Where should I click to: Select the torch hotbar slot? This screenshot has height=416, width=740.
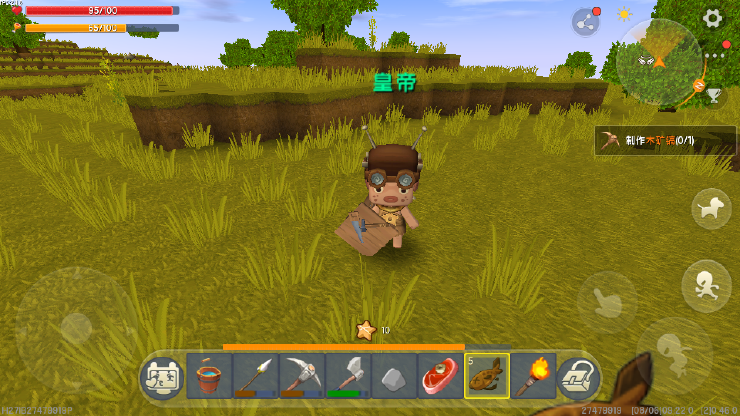pyautogui.click(x=531, y=377)
